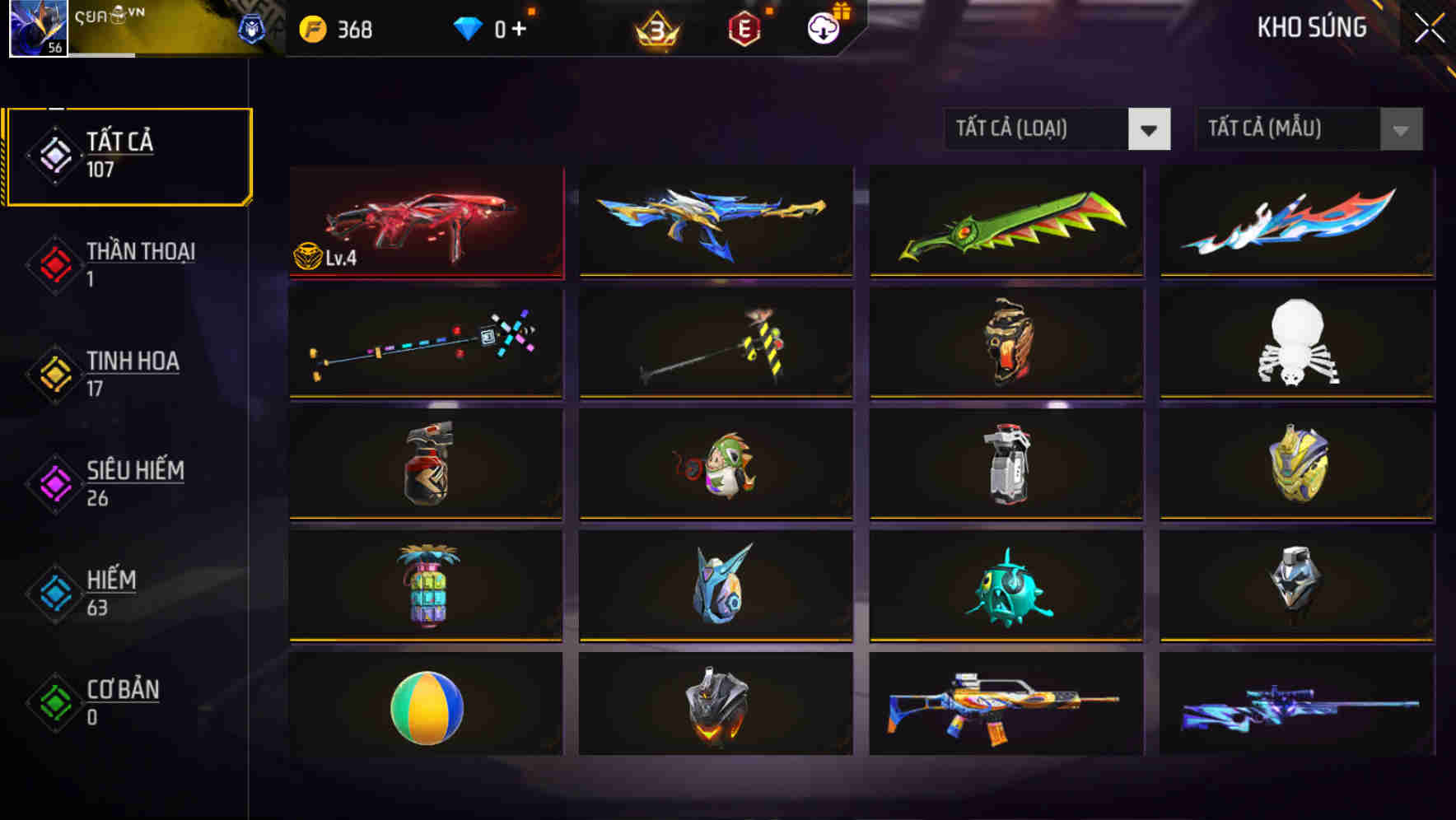Click the KHO SÚNG title label
The image size is (1456, 820).
[1312, 27]
